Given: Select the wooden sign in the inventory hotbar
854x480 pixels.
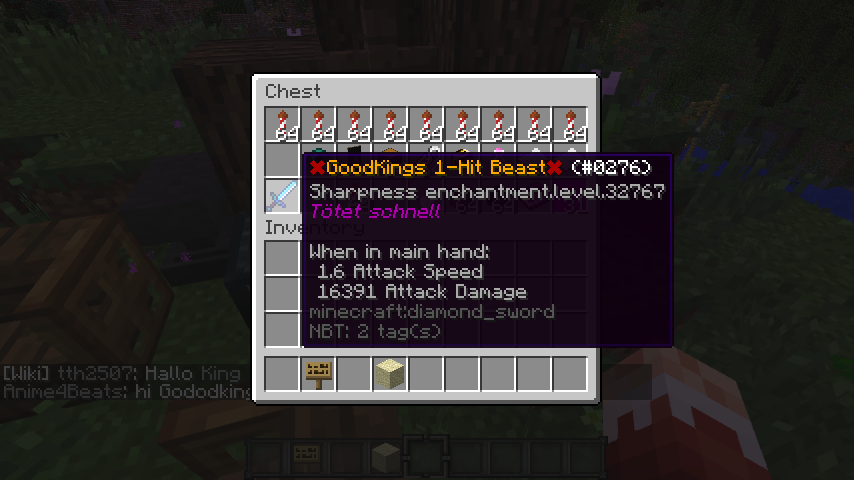Looking at the screenshot, I should click(318, 373).
